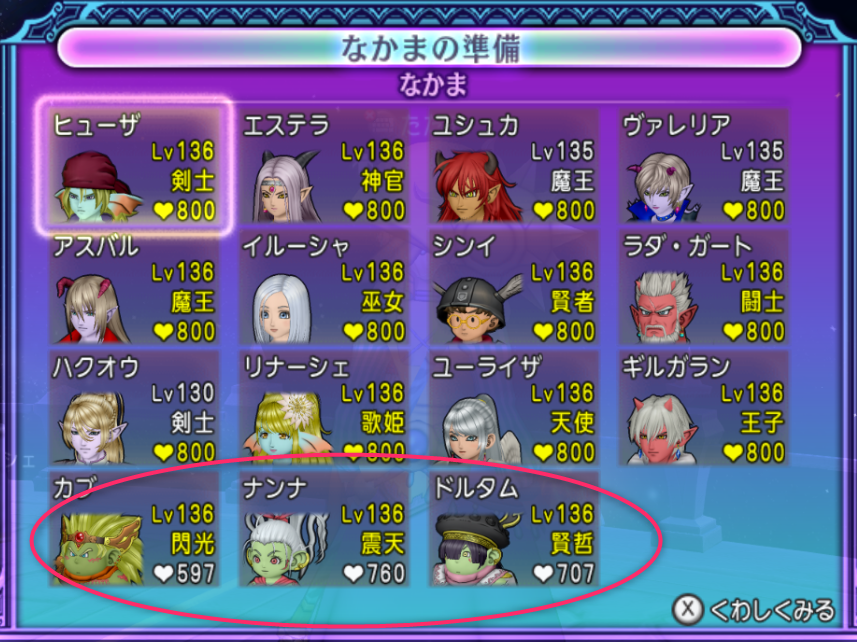The width and height of the screenshot is (857, 642).
Task: Select ギルガラン the 王子
Action: [x=703, y=408]
